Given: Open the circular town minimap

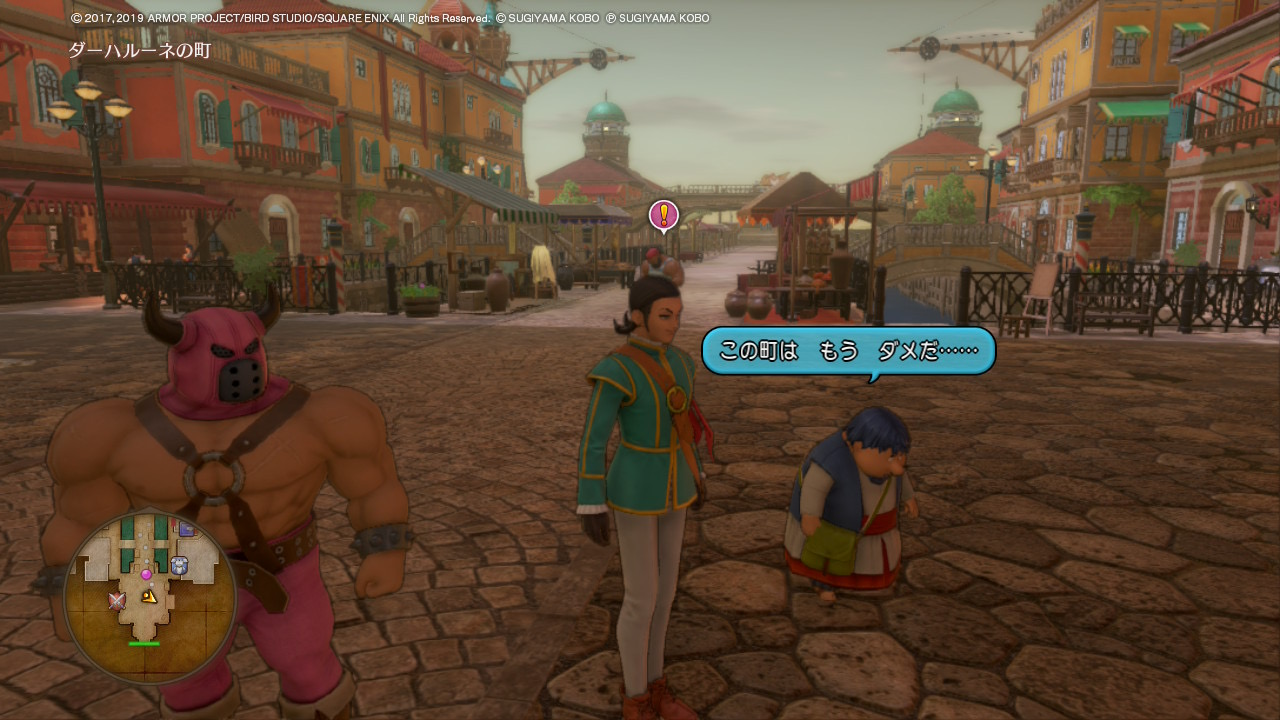Looking at the screenshot, I should tap(150, 596).
